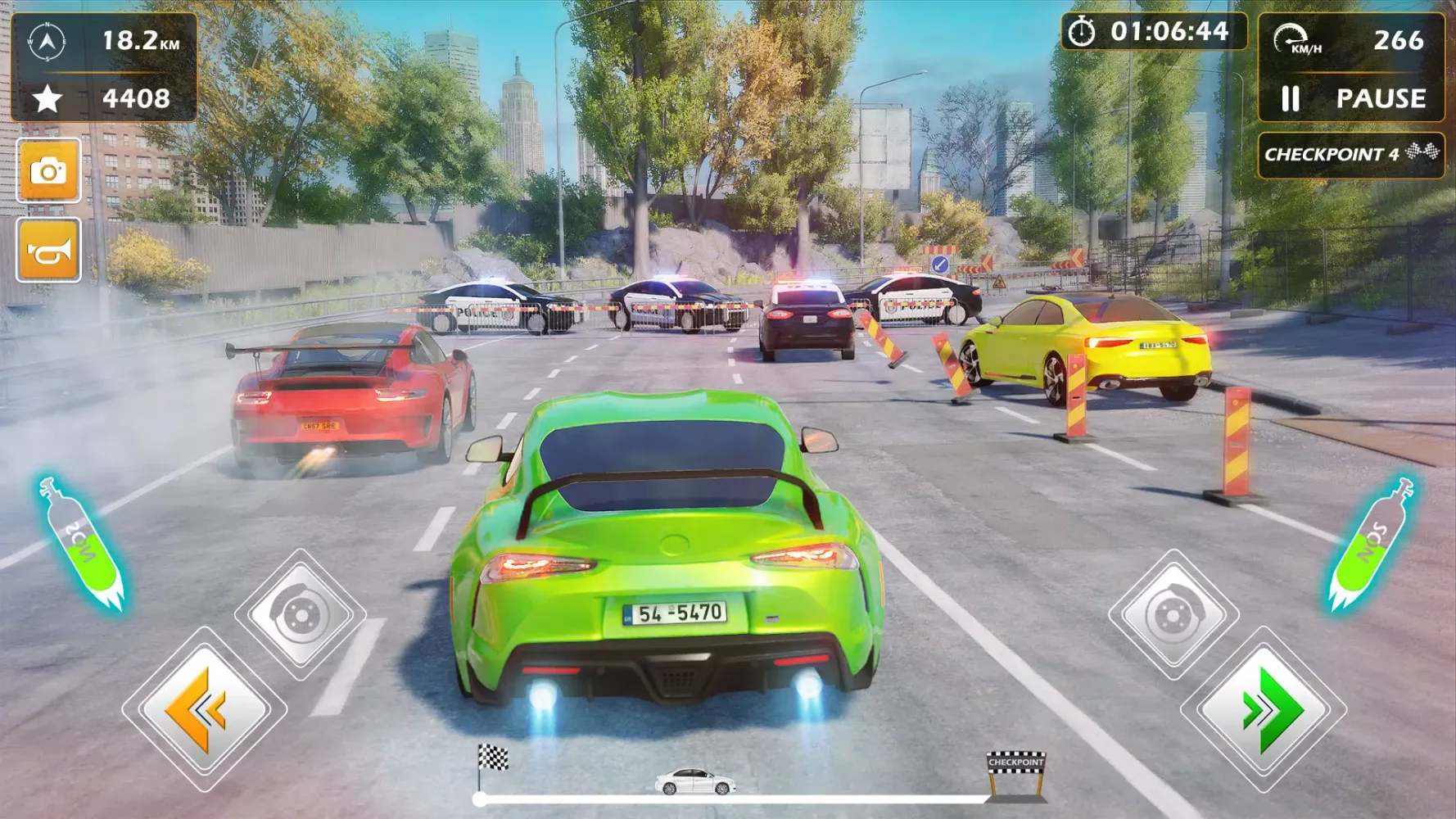
Task: Click the speedometer KM/H gauge icon
Action: [x=1292, y=36]
